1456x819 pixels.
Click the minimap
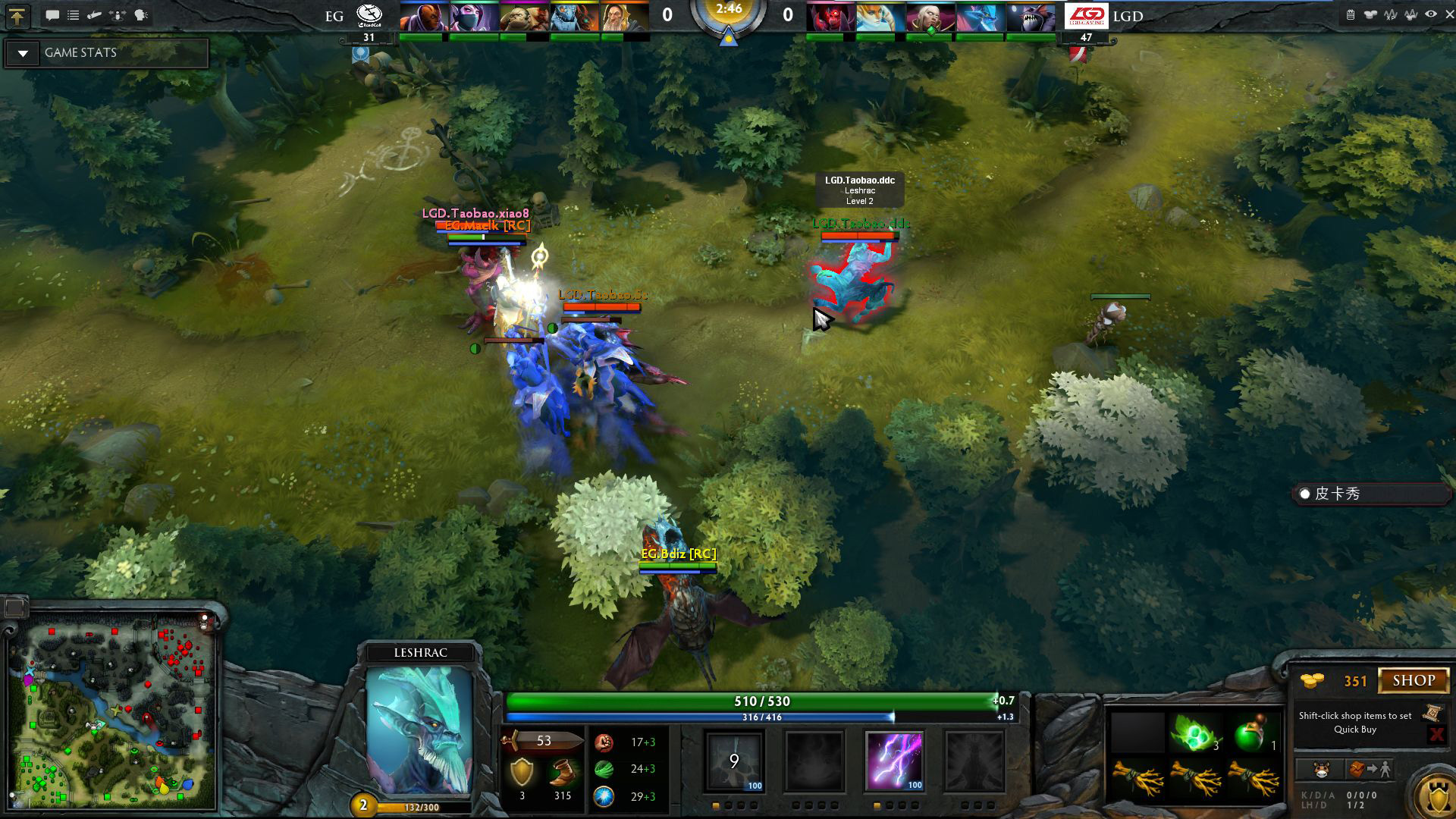pos(112,709)
